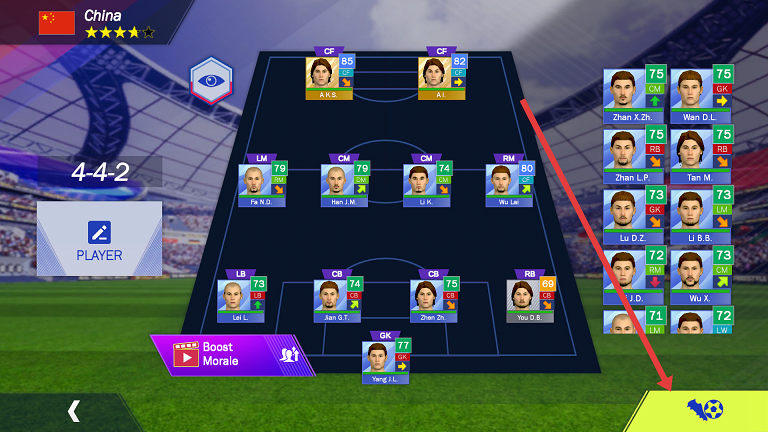This screenshot has width=768, height=432.
Task: Open the PLAYER edit panel
Action: [99, 238]
